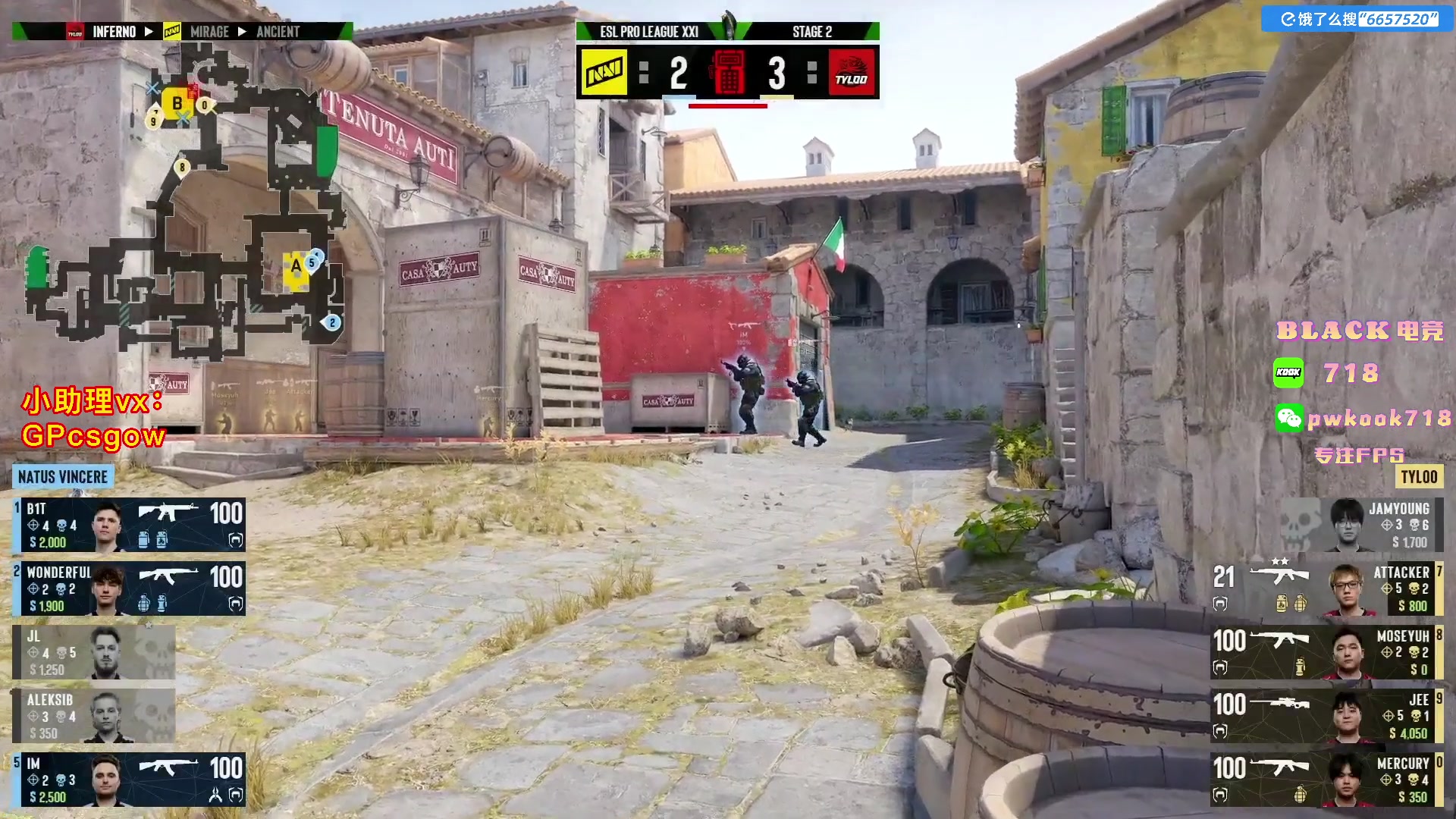
Task: Choose the ANCIENT map in the series bar
Action: click(278, 32)
